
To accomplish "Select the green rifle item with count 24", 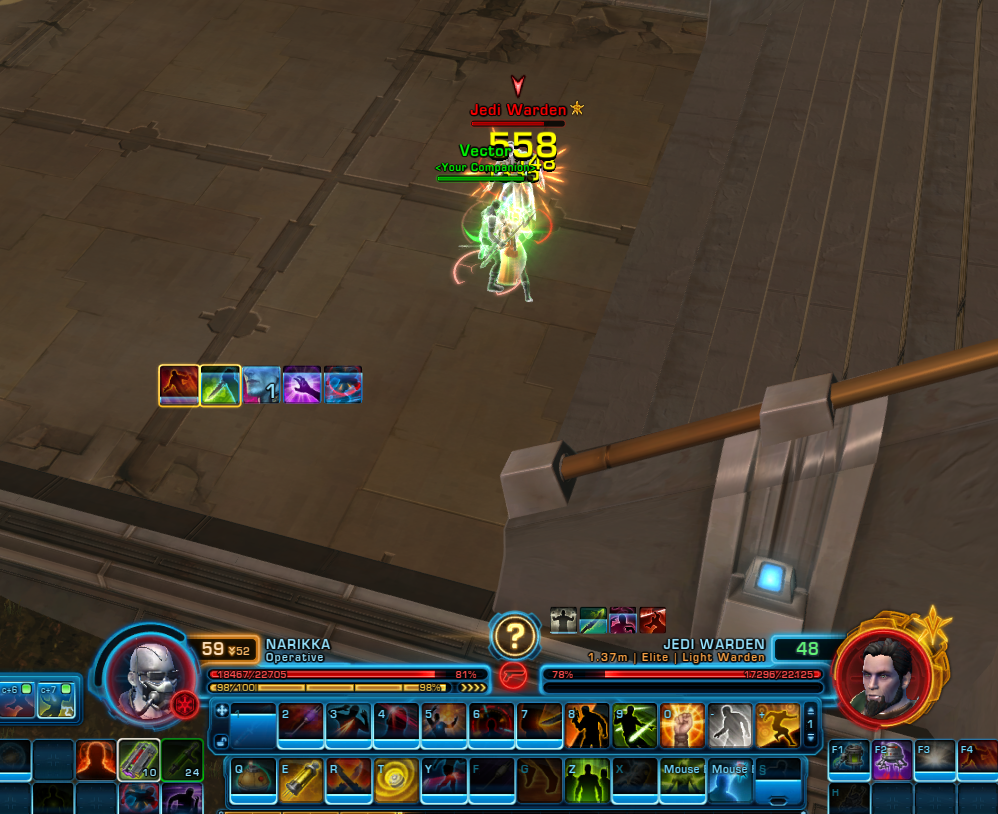I will coord(182,760).
